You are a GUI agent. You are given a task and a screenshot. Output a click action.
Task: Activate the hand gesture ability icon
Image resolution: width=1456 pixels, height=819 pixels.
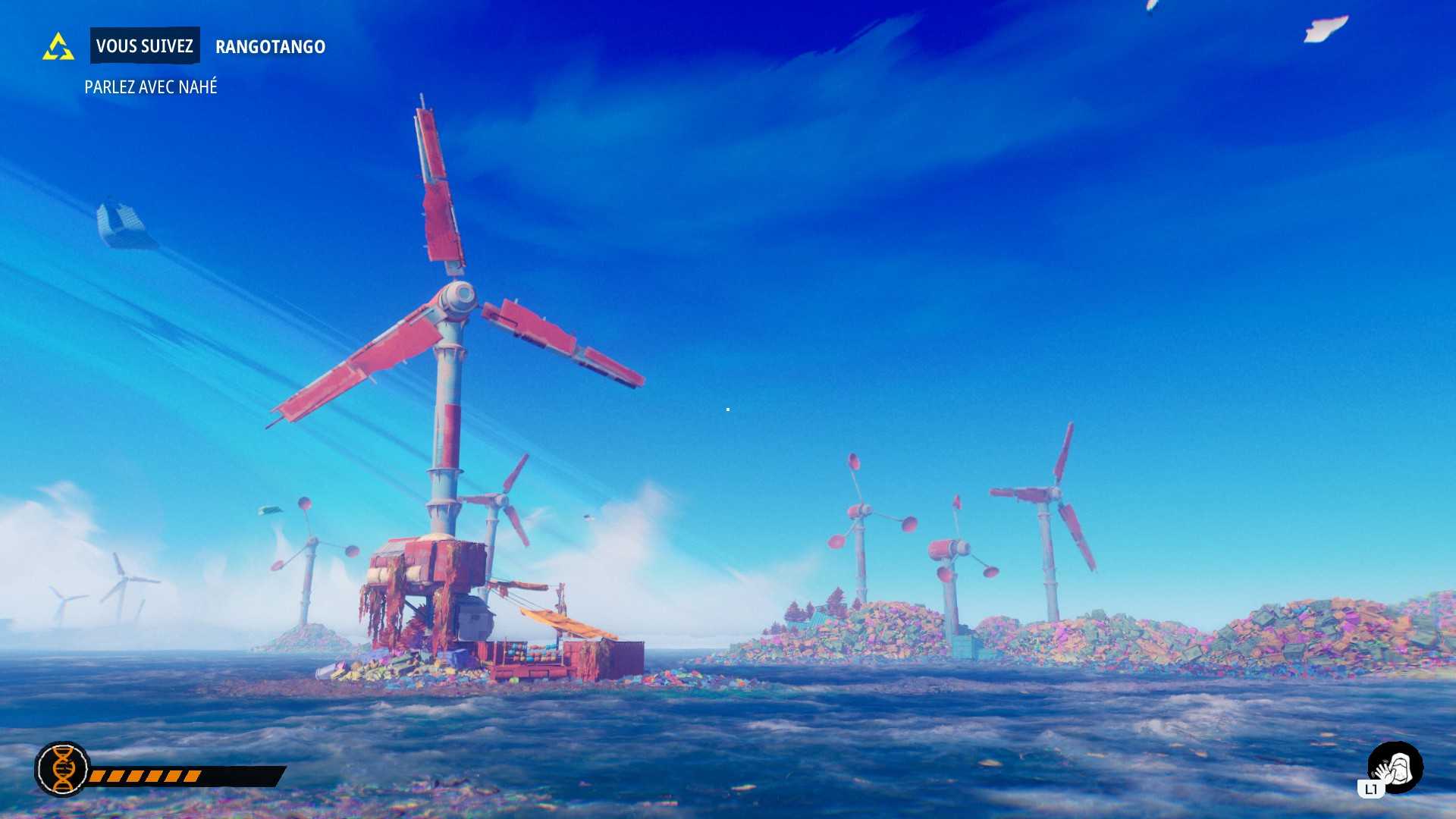point(1395,769)
